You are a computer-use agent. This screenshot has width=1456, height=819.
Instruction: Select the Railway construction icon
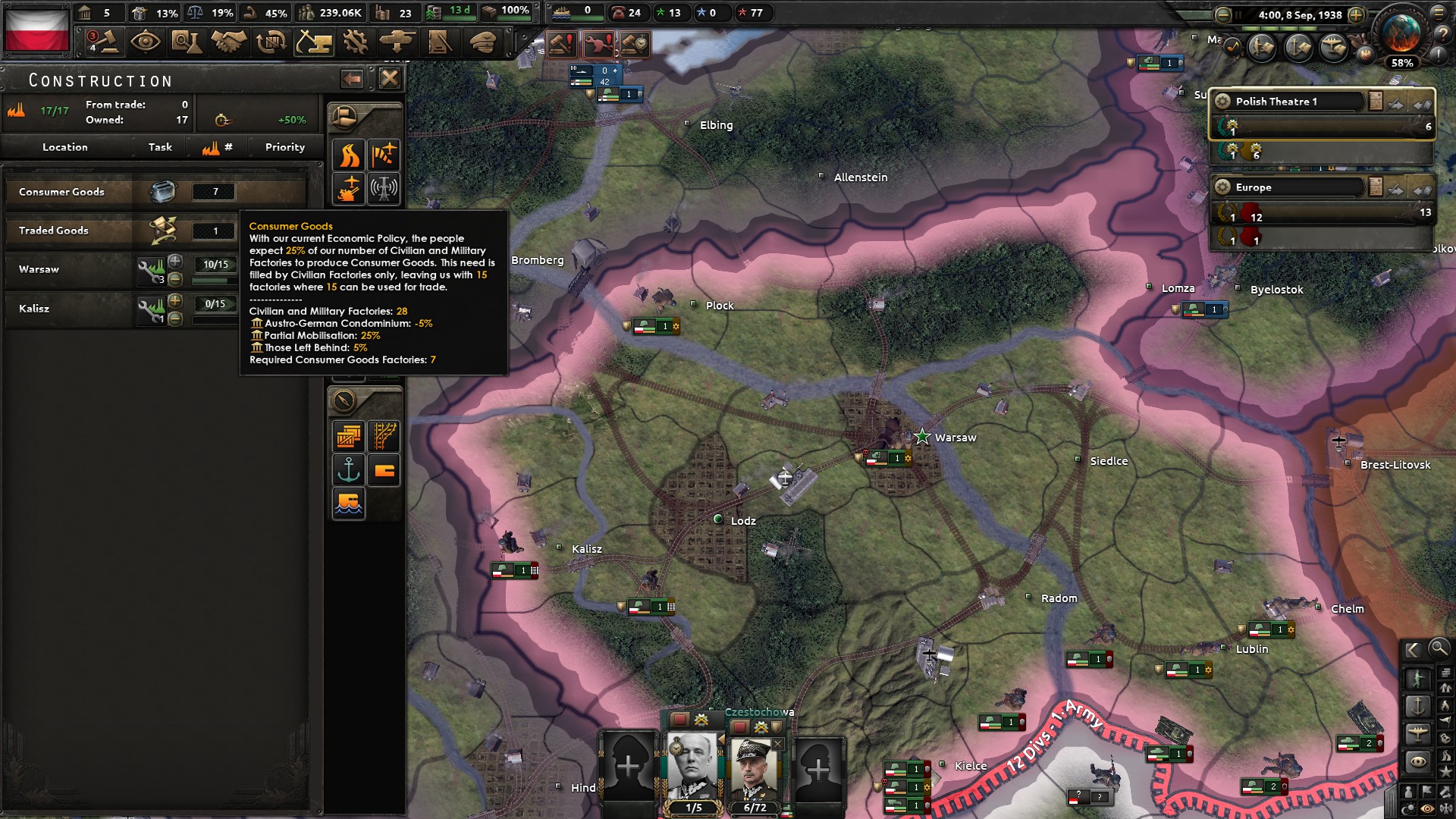[384, 437]
